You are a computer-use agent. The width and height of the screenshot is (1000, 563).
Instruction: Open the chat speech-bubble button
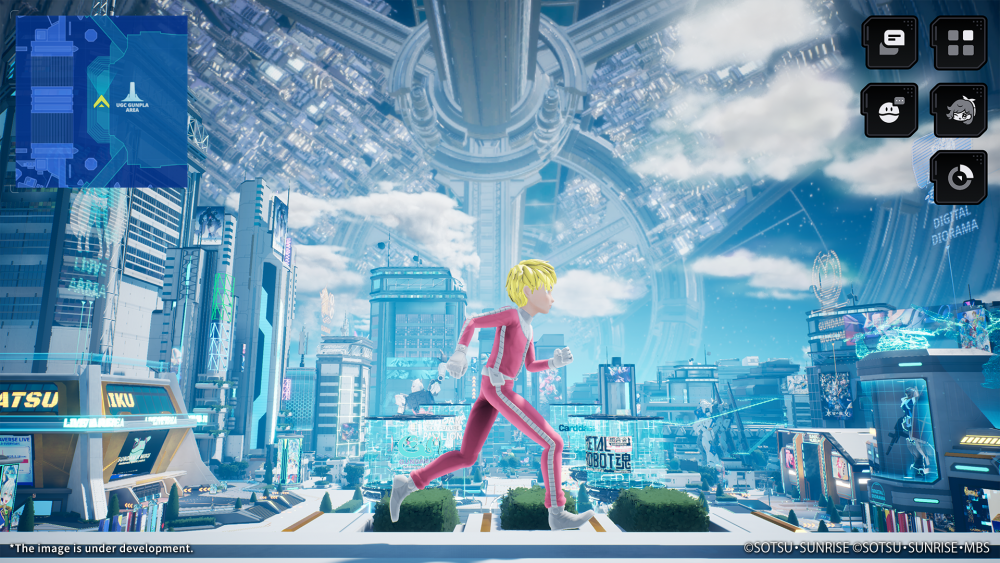892,42
